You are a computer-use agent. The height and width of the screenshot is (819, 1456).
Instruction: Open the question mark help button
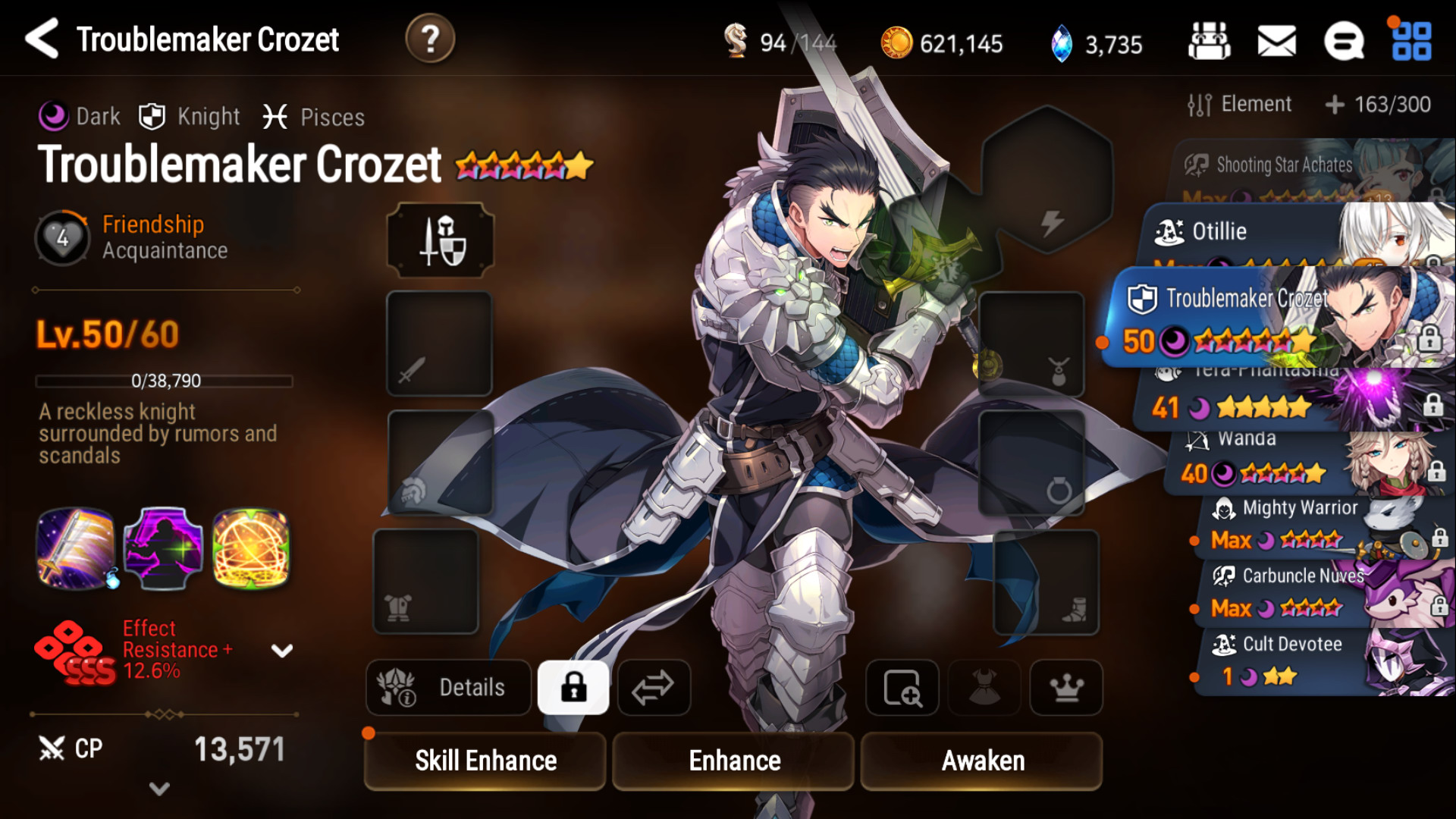(x=430, y=39)
